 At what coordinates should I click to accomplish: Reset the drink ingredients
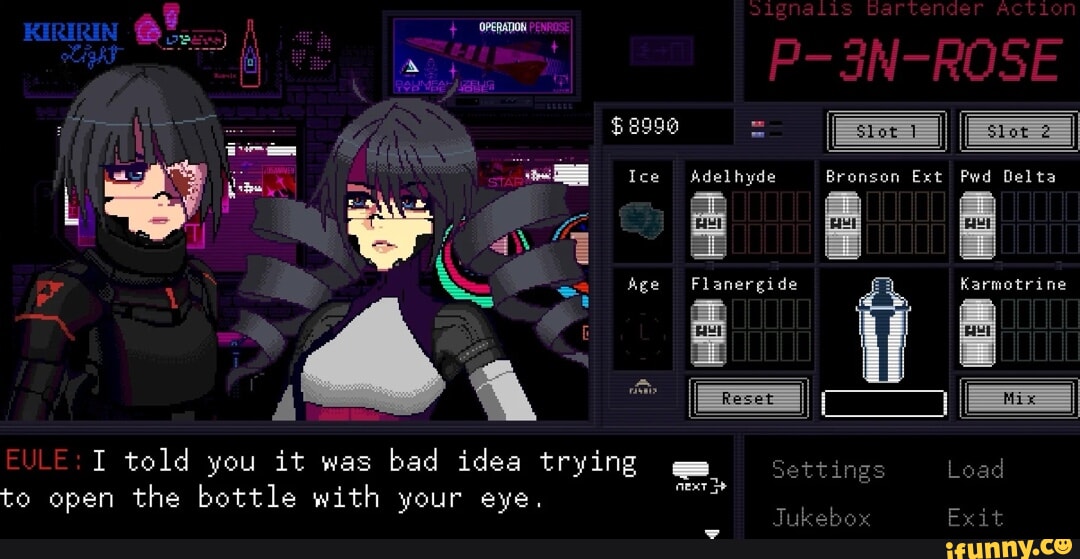coord(748,398)
